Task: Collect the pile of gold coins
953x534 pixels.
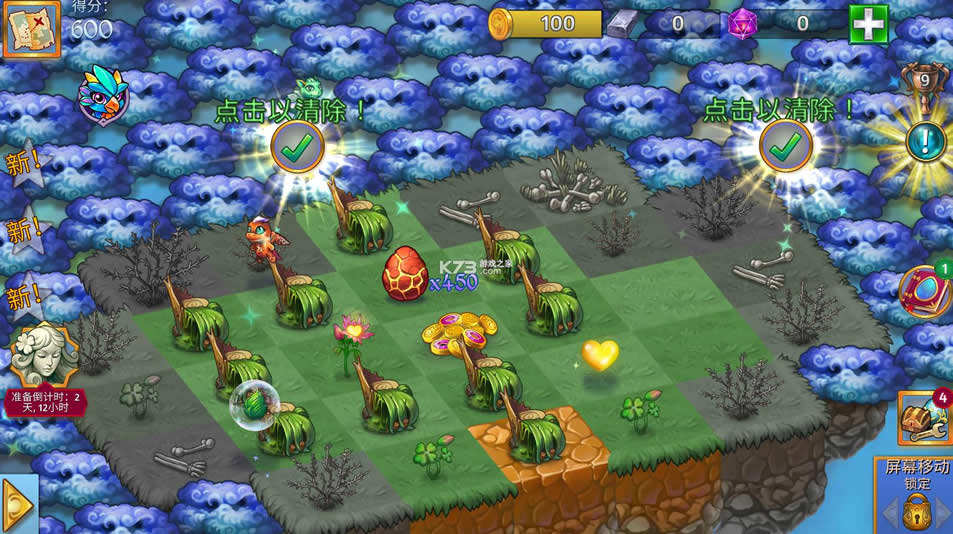Action: pyautogui.click(x=459, y=334)
